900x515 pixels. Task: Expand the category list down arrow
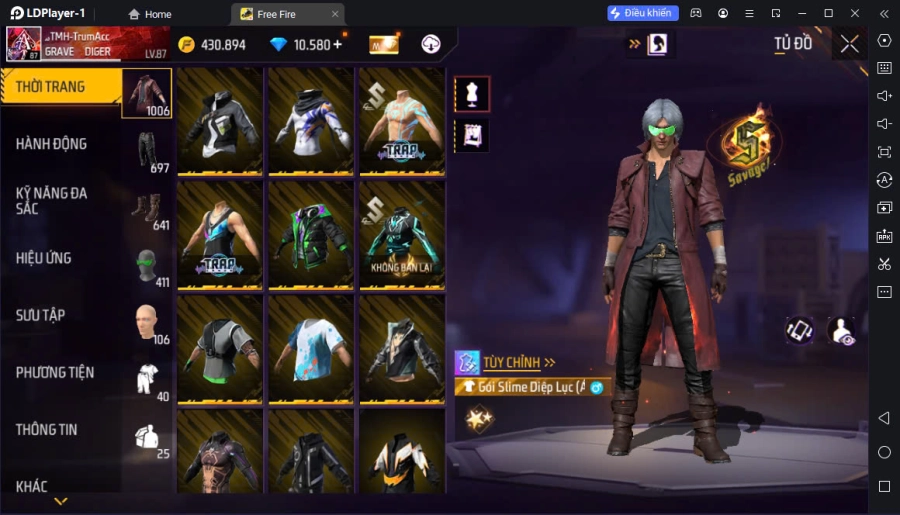coord(61,501)
